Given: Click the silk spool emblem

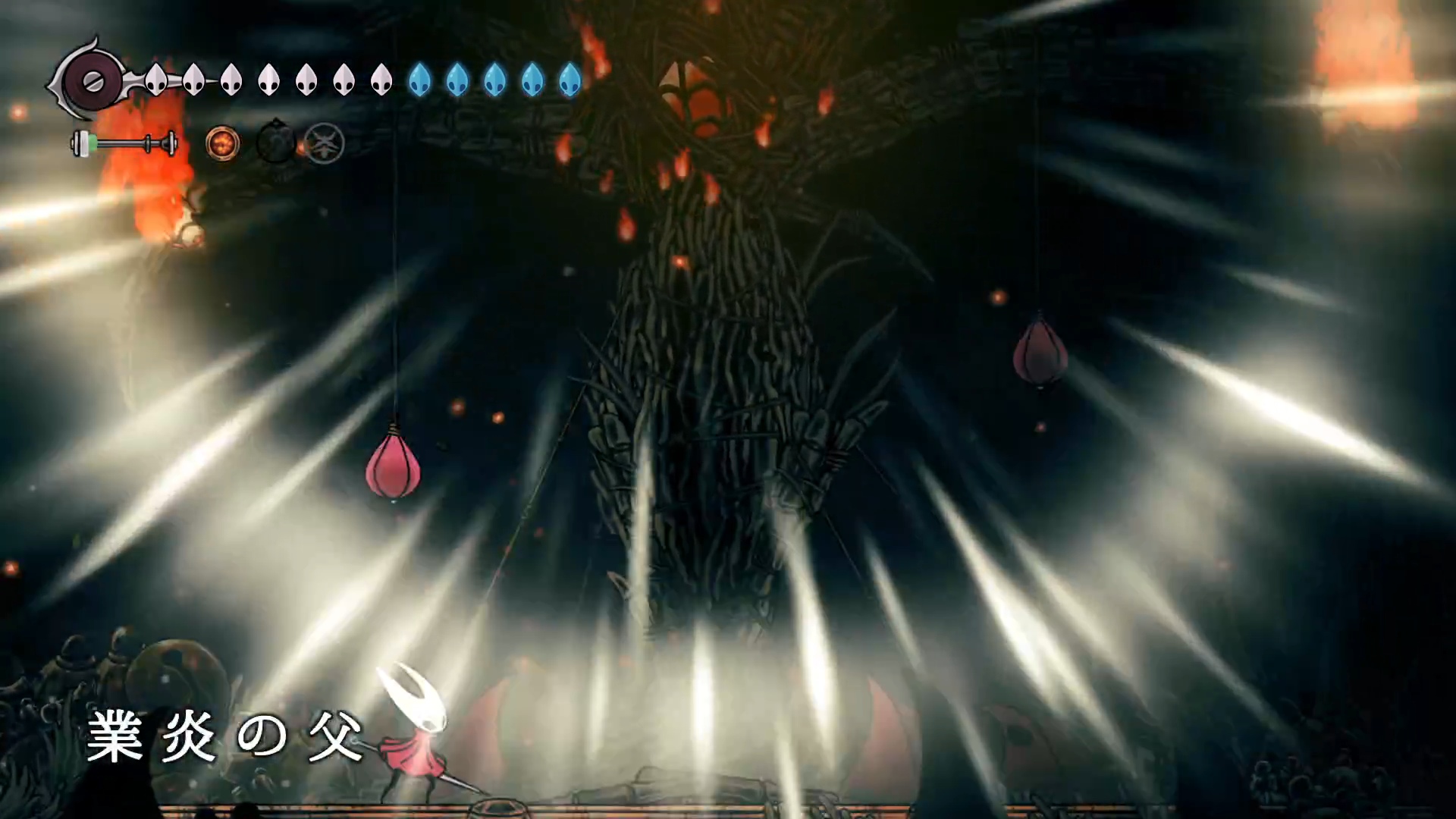Looking at the screenshot, I should (91, 80).
